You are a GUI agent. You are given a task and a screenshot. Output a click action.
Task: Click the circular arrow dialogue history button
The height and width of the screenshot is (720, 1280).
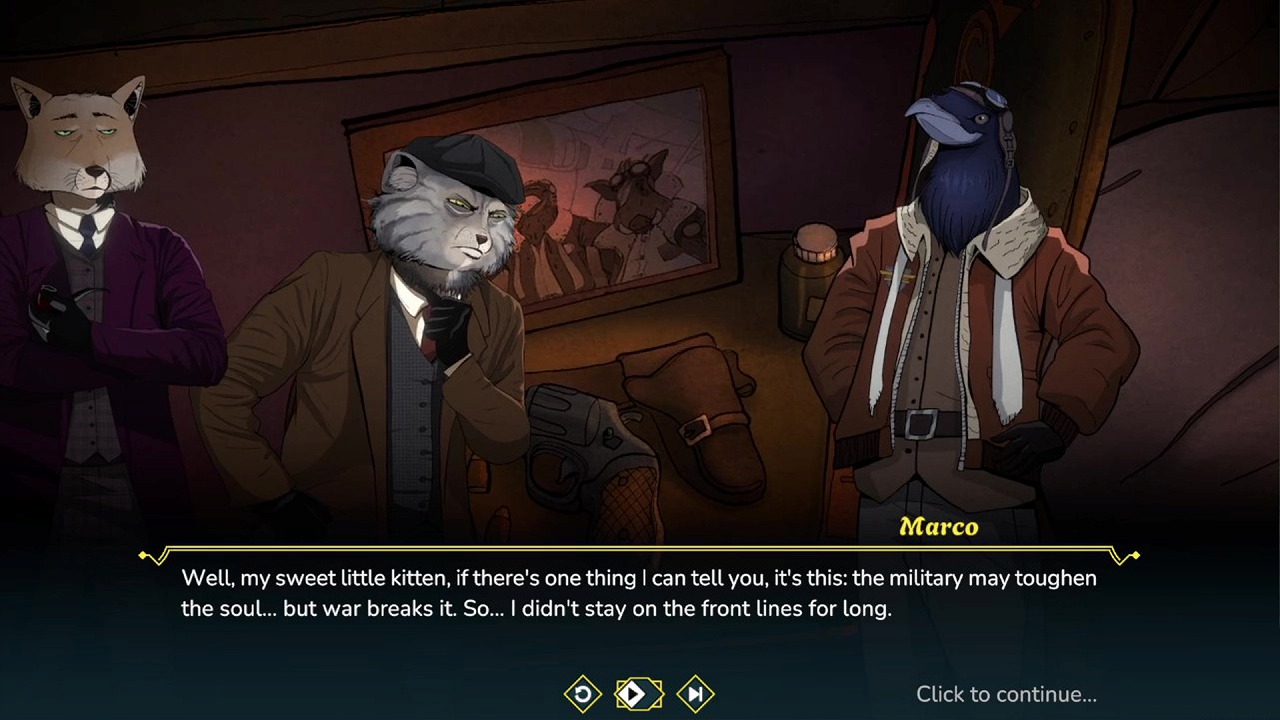point(582,693)
